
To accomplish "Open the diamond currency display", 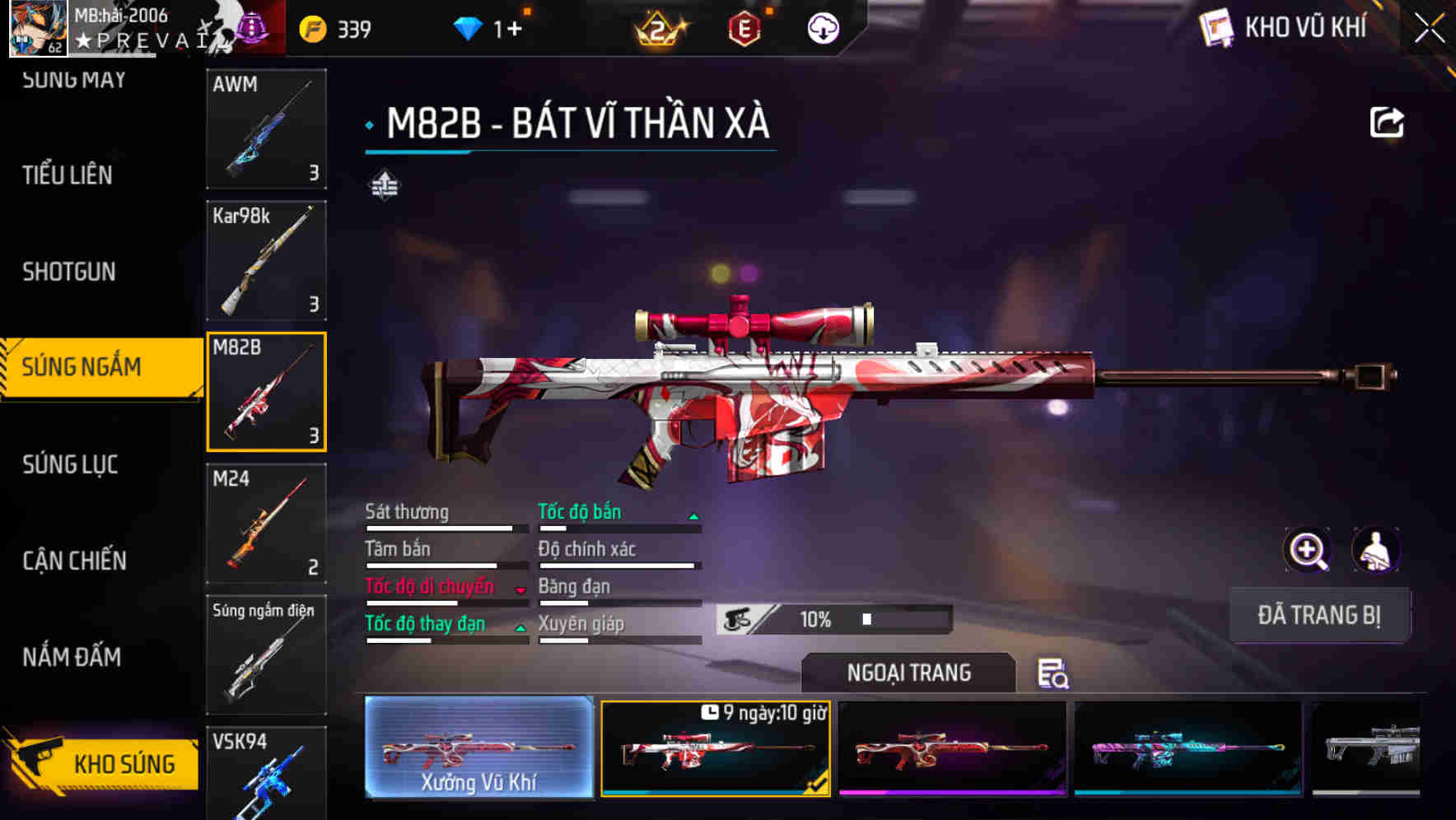I will pos(486,27).
